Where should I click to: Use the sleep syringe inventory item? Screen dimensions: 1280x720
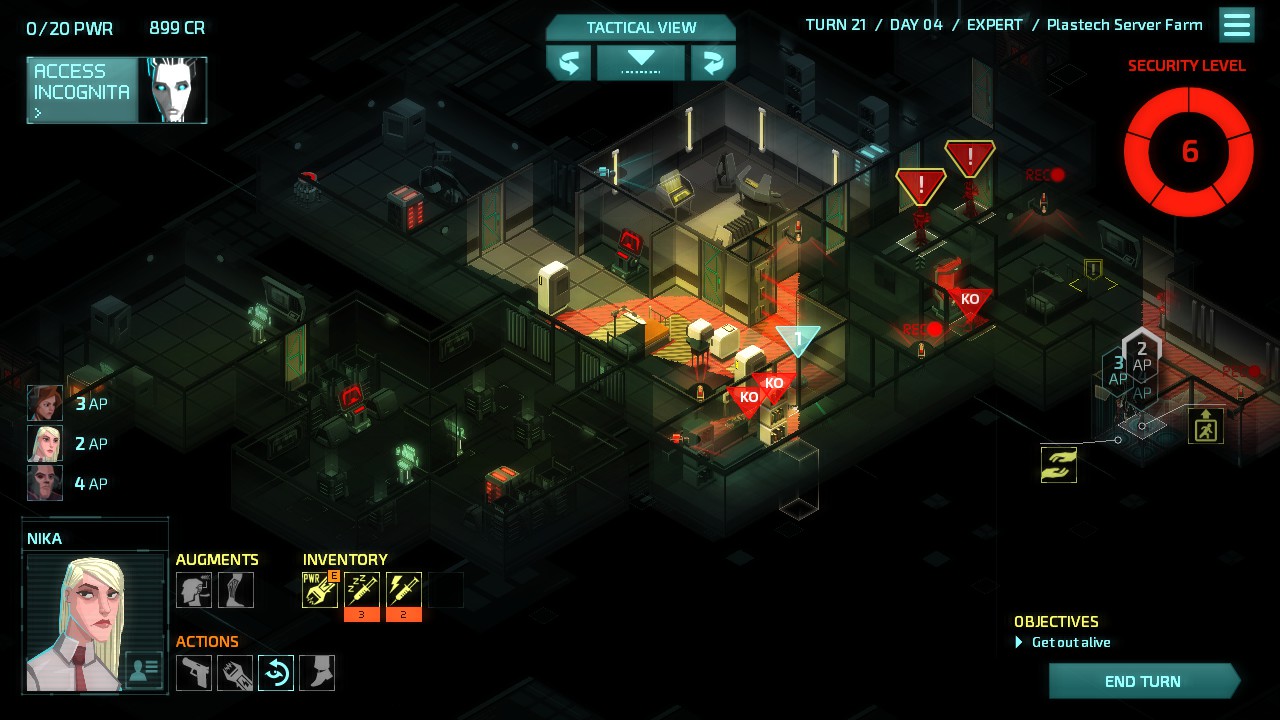362,590
